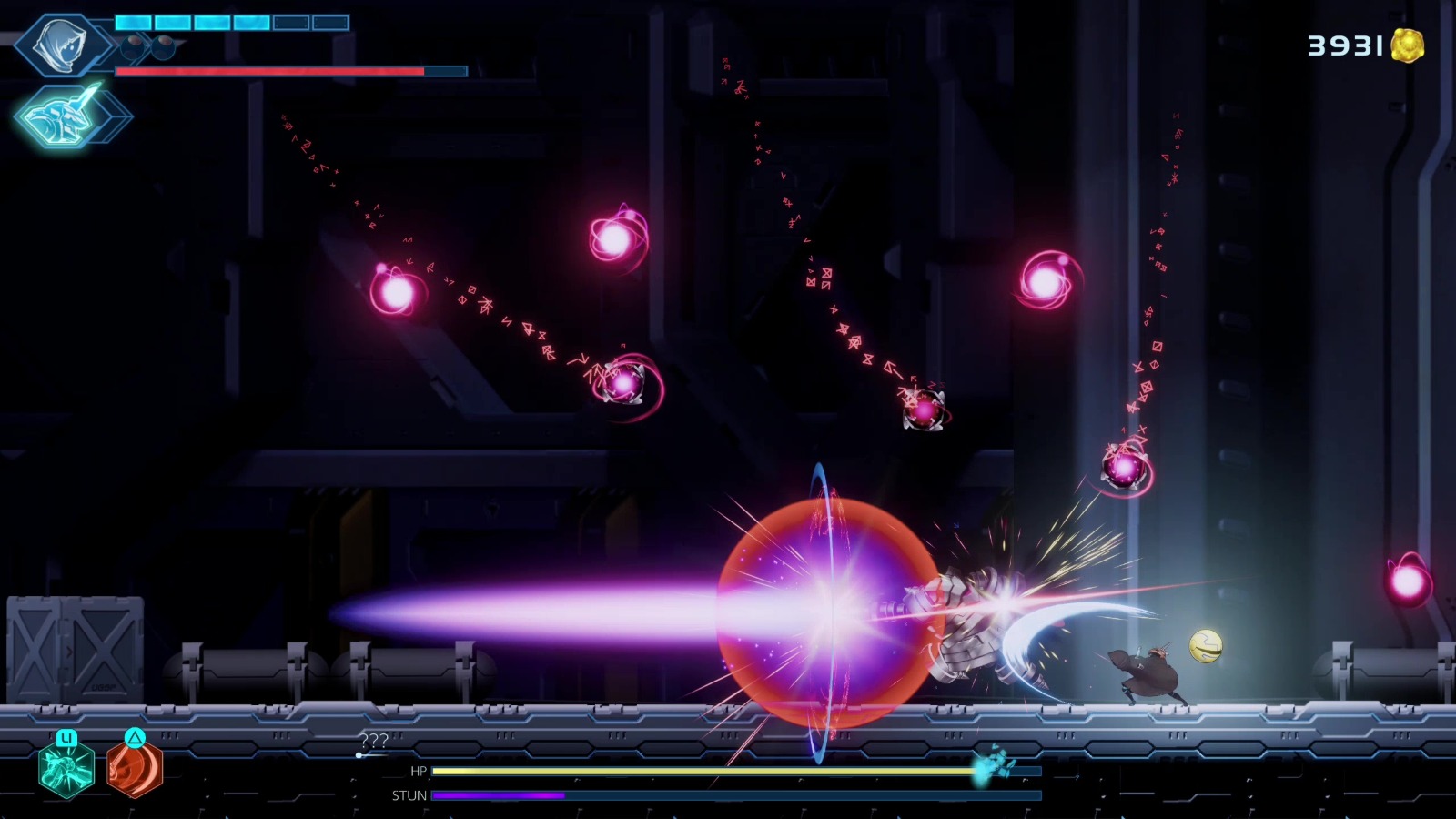This screenshot has height=819, width=1456.
Task: Click the glowing unicorn companion emblem
Action: (x=62, y=116)
